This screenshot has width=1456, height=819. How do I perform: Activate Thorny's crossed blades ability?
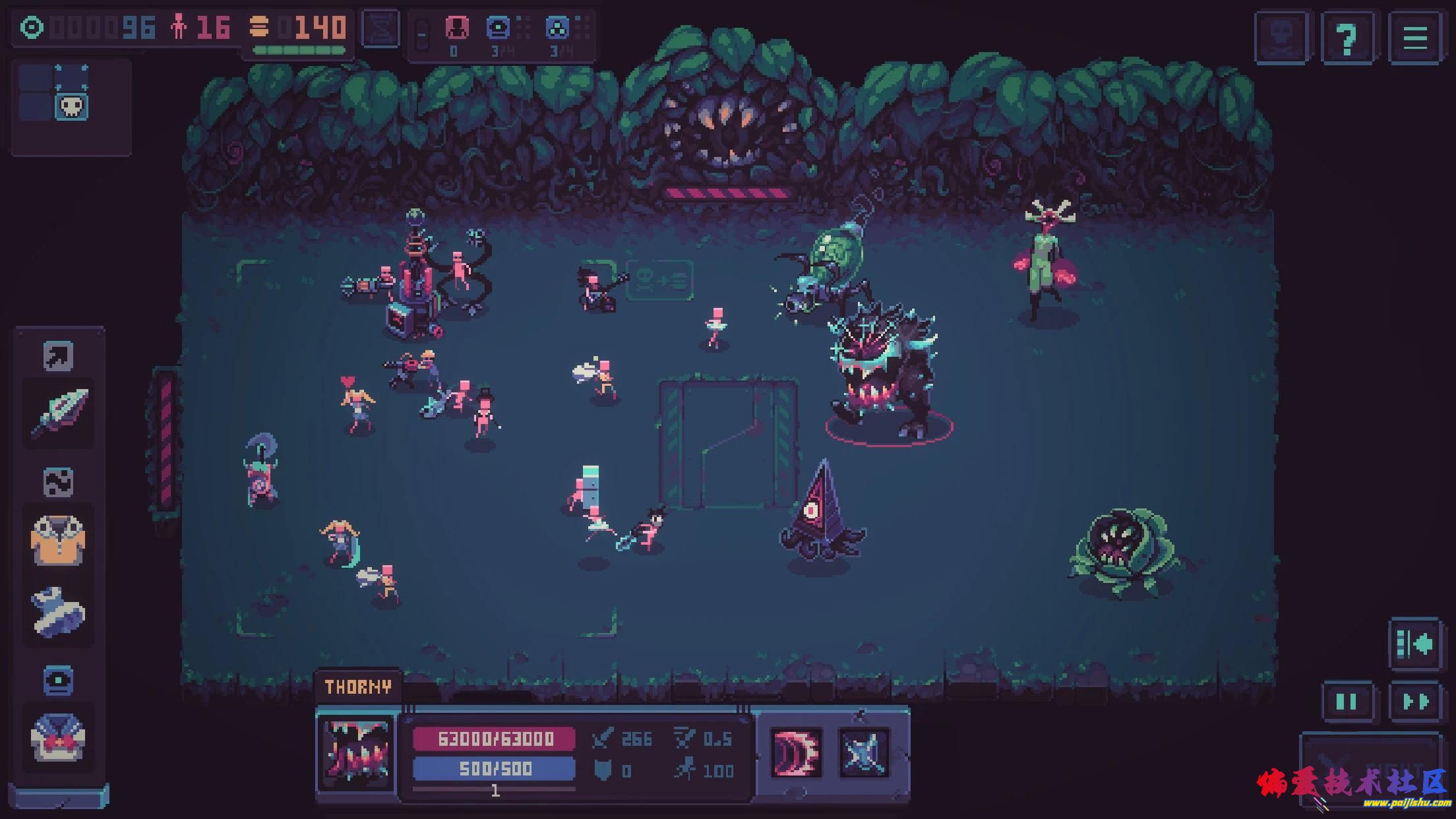coord(864,752)
